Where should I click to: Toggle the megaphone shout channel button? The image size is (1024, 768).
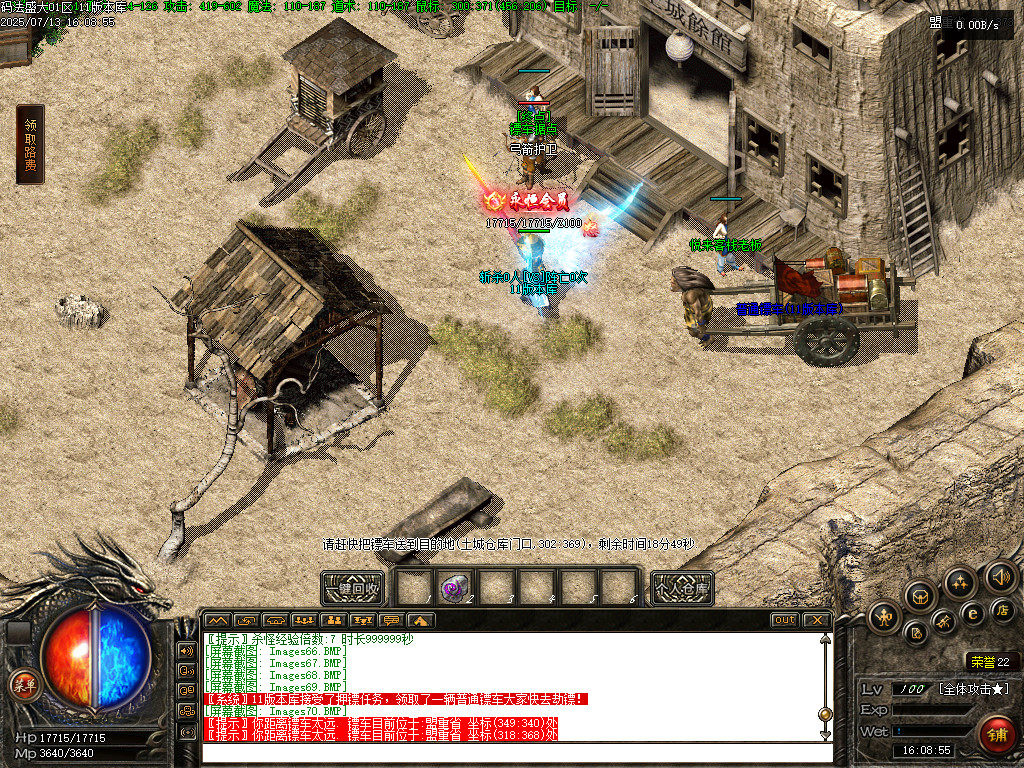[187, 650]
